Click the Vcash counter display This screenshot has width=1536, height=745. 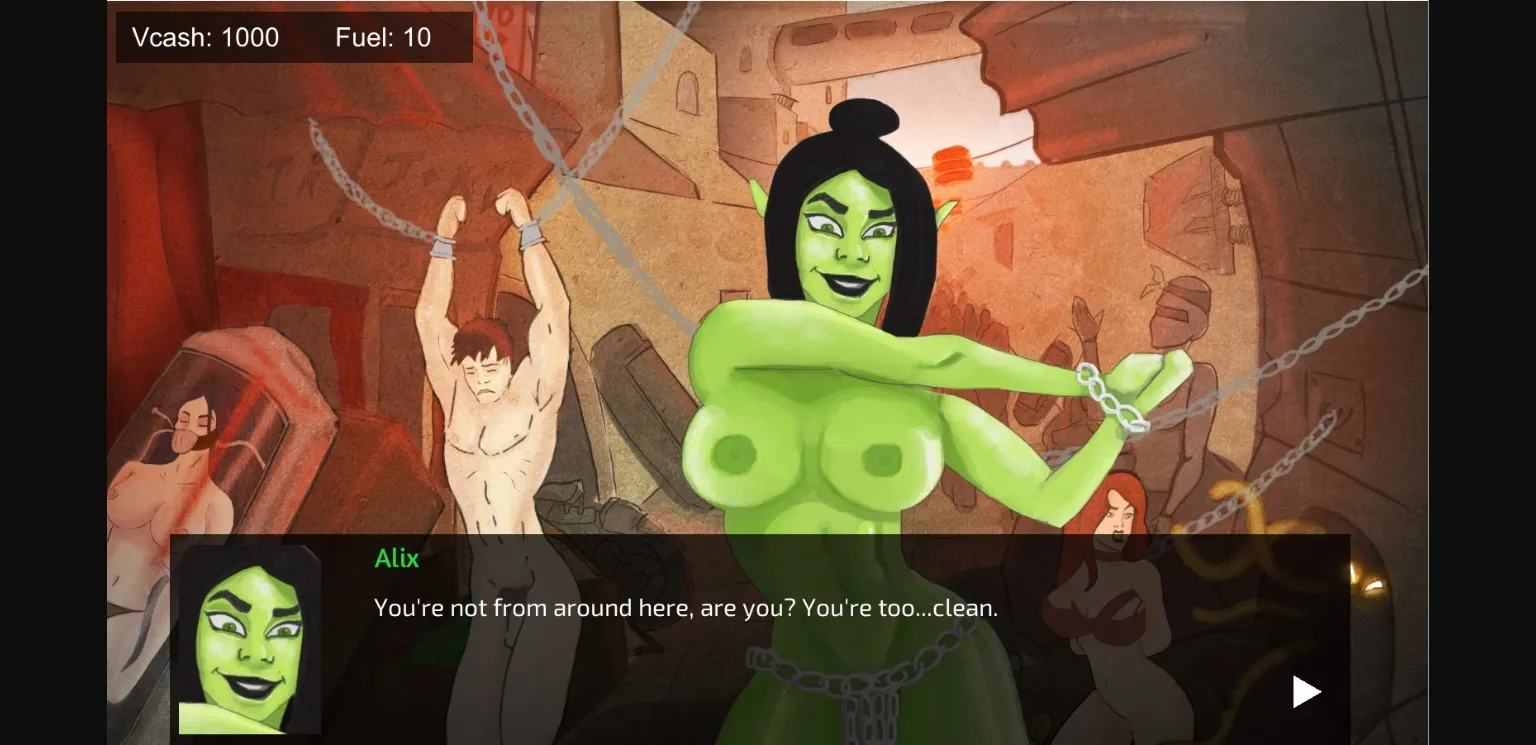pyautogui.click(x=205, y=37)
